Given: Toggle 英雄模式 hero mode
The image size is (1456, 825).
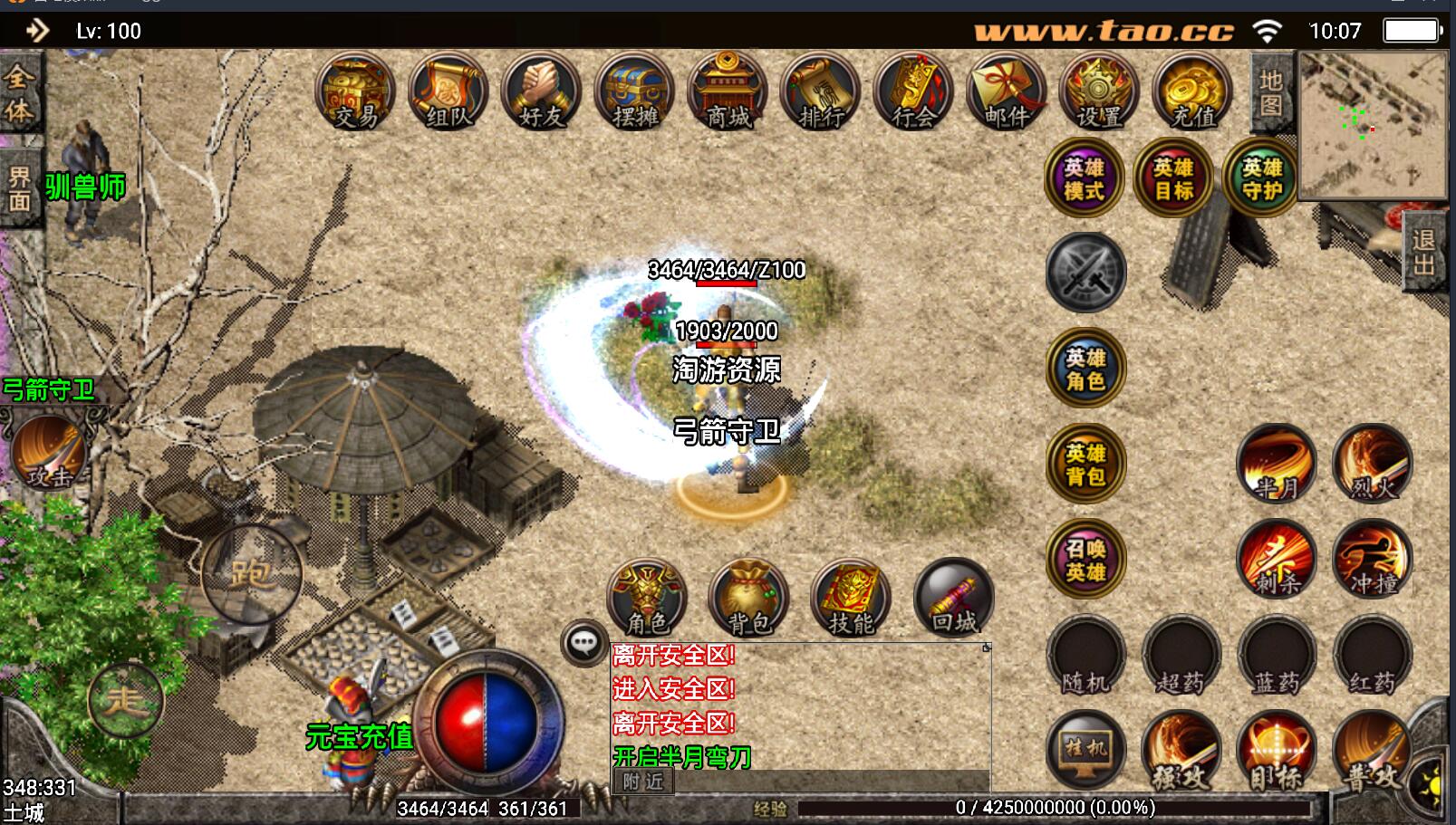Looking at the screenshot, I should (1085, 178).
